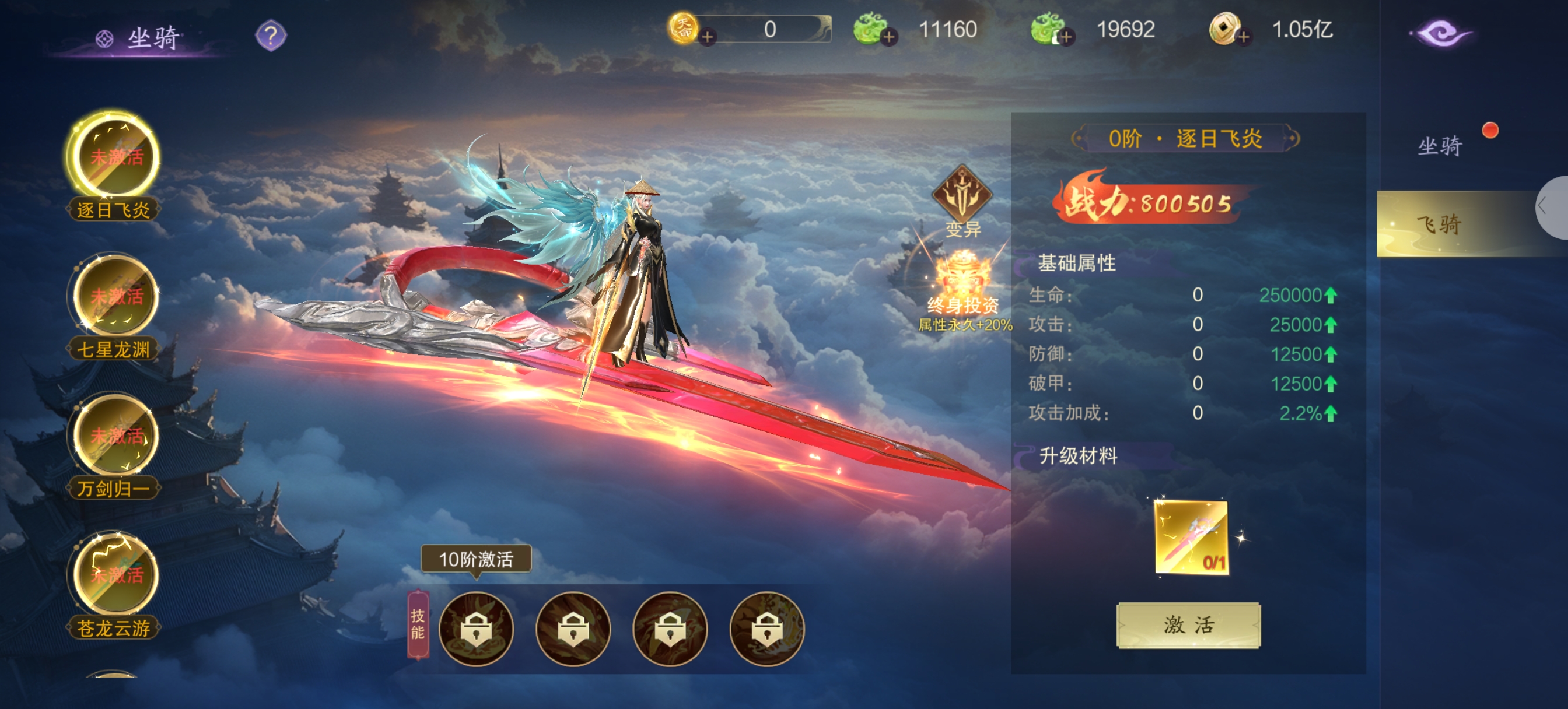Add copper coins showing 1.05亿
Screen dimensions: 1568x709
1244,37
